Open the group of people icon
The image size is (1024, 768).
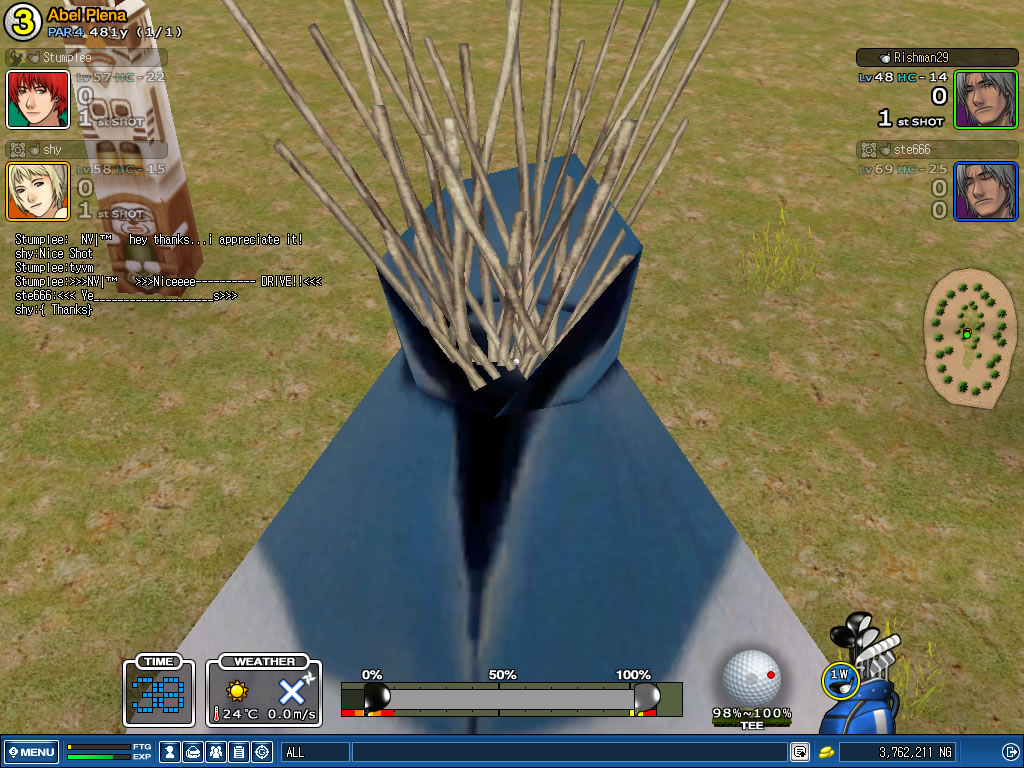(x=216, y=752)
